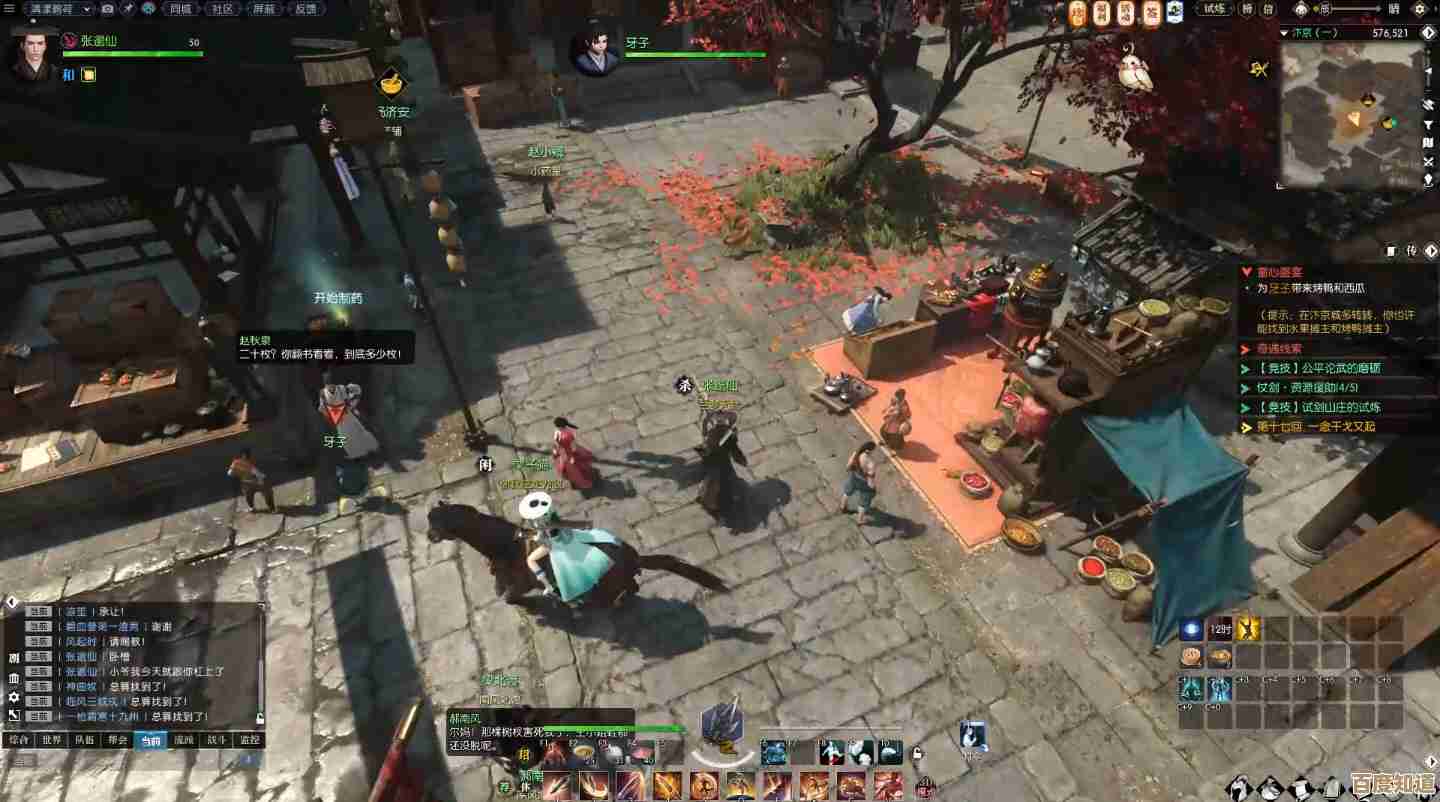Screen dimensions: 1440x802
Task: Switch to the 世界 chat tab
Action: (51, 740)
